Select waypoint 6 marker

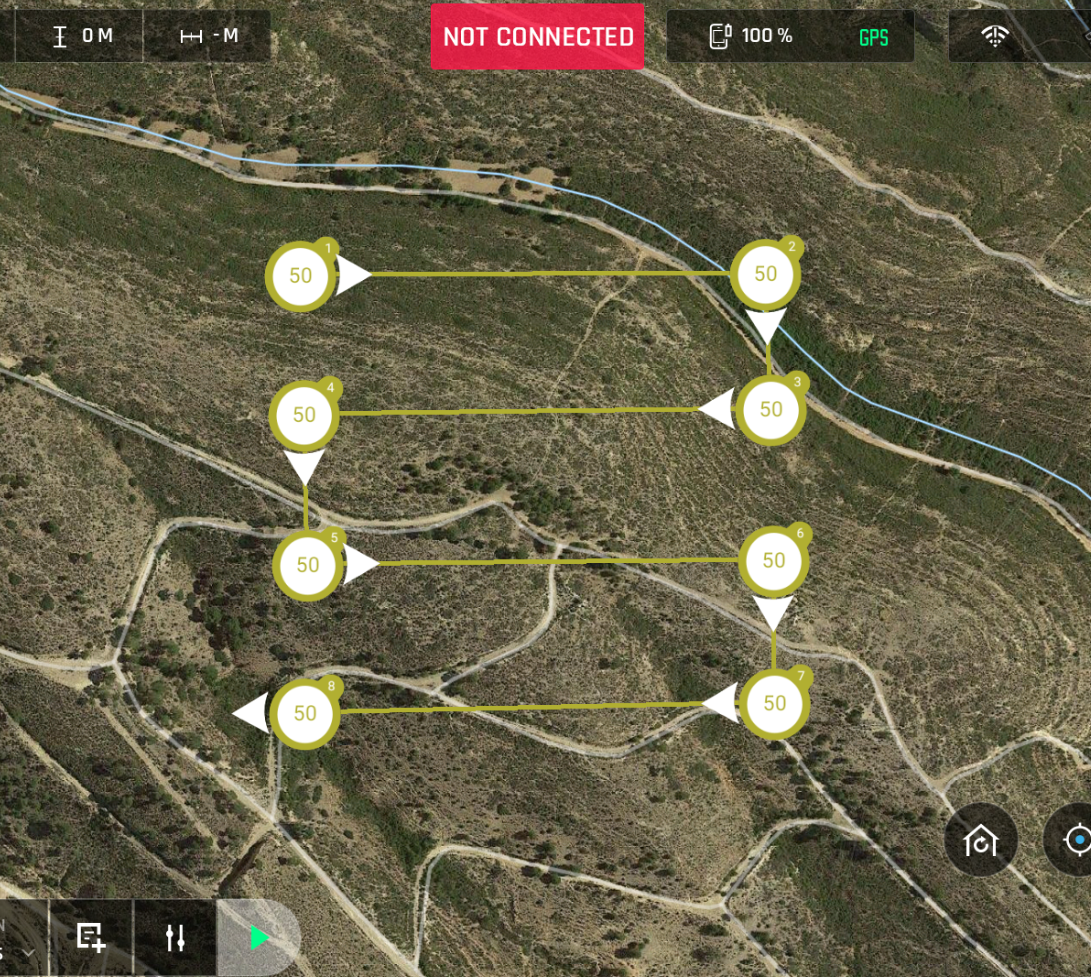point(773,561)
